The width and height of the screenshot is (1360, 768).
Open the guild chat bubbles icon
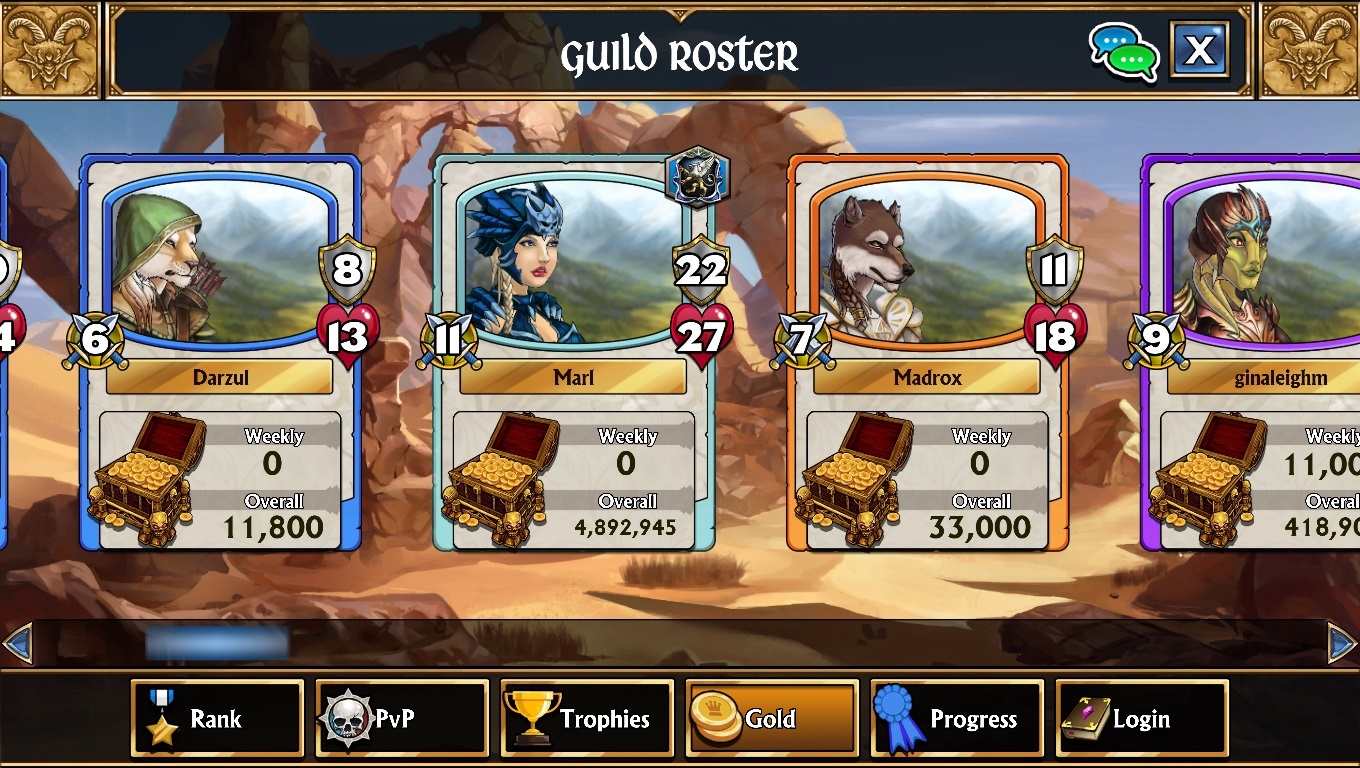(1124, 51)
